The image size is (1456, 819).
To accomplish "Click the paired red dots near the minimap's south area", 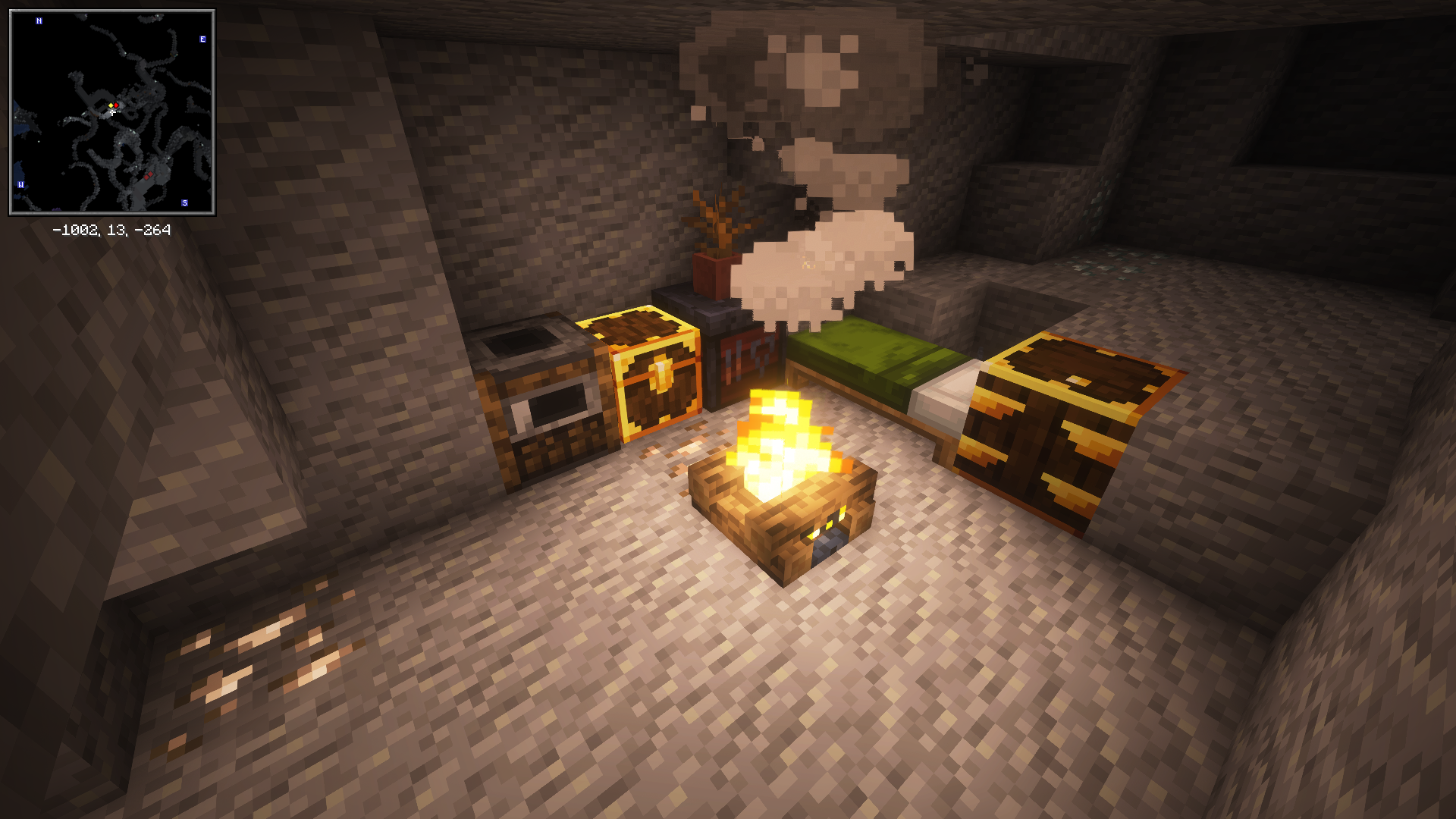I will [149, 176].
